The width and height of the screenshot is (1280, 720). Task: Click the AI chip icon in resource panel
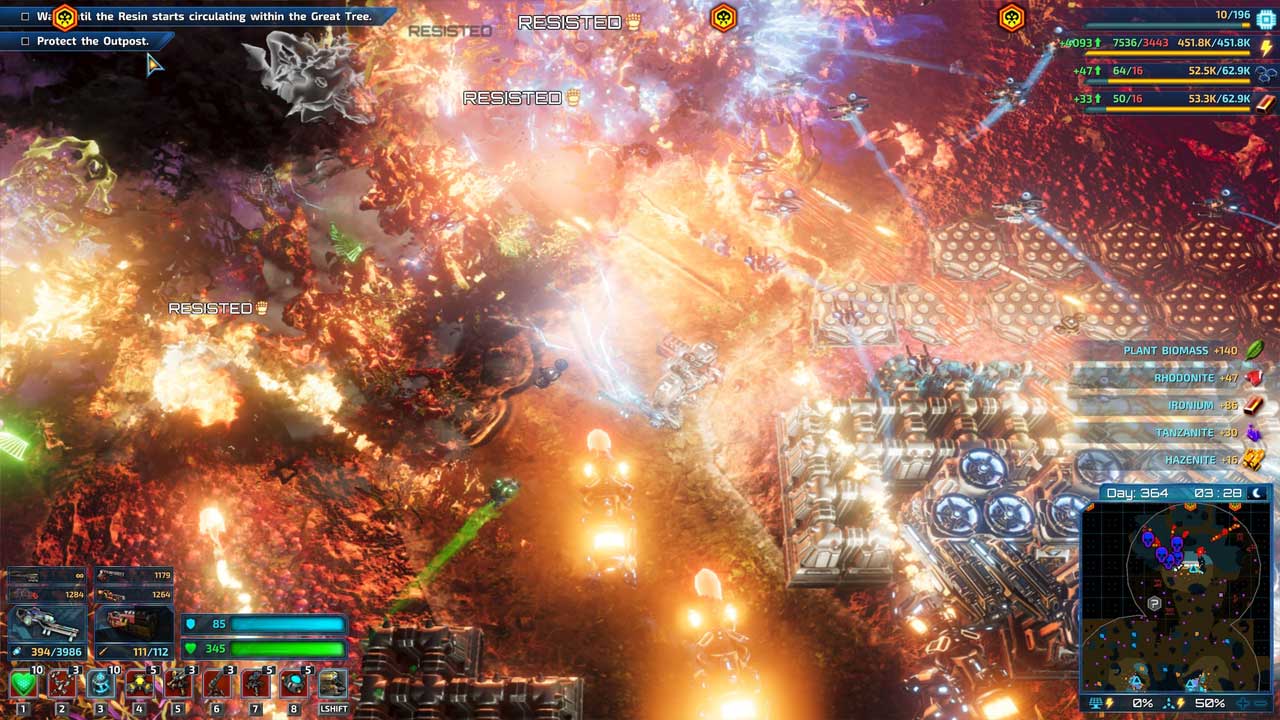point(1266,19)
